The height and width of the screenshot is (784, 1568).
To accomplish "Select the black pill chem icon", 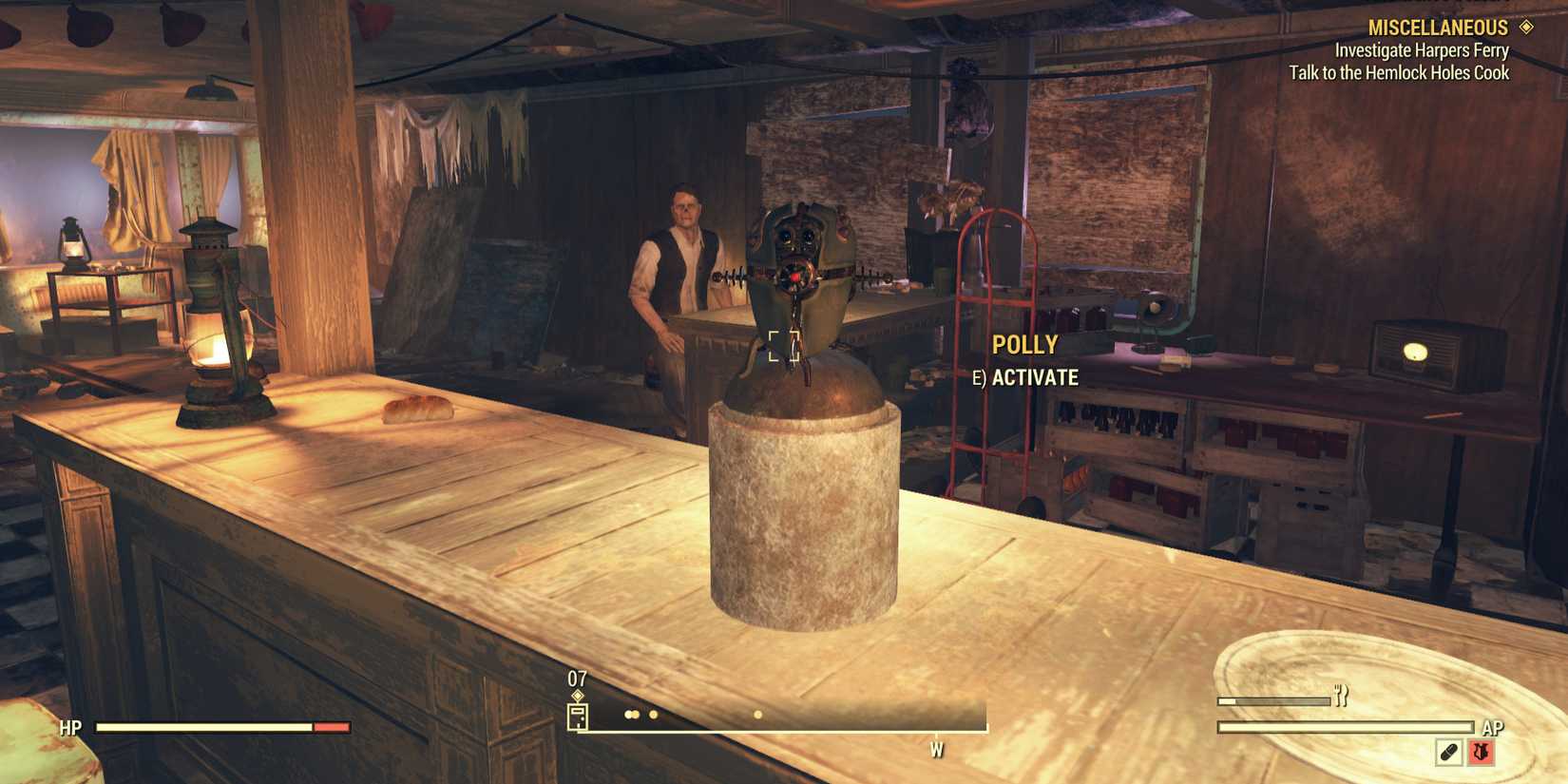I will click(x=1448, y=752).
